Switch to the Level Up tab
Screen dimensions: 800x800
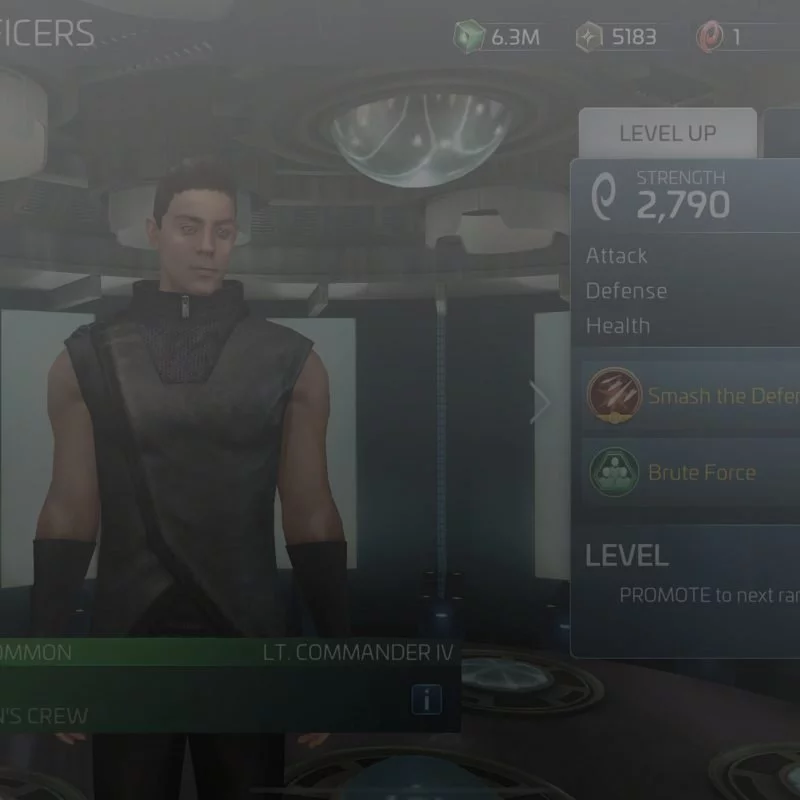point(667,134)
